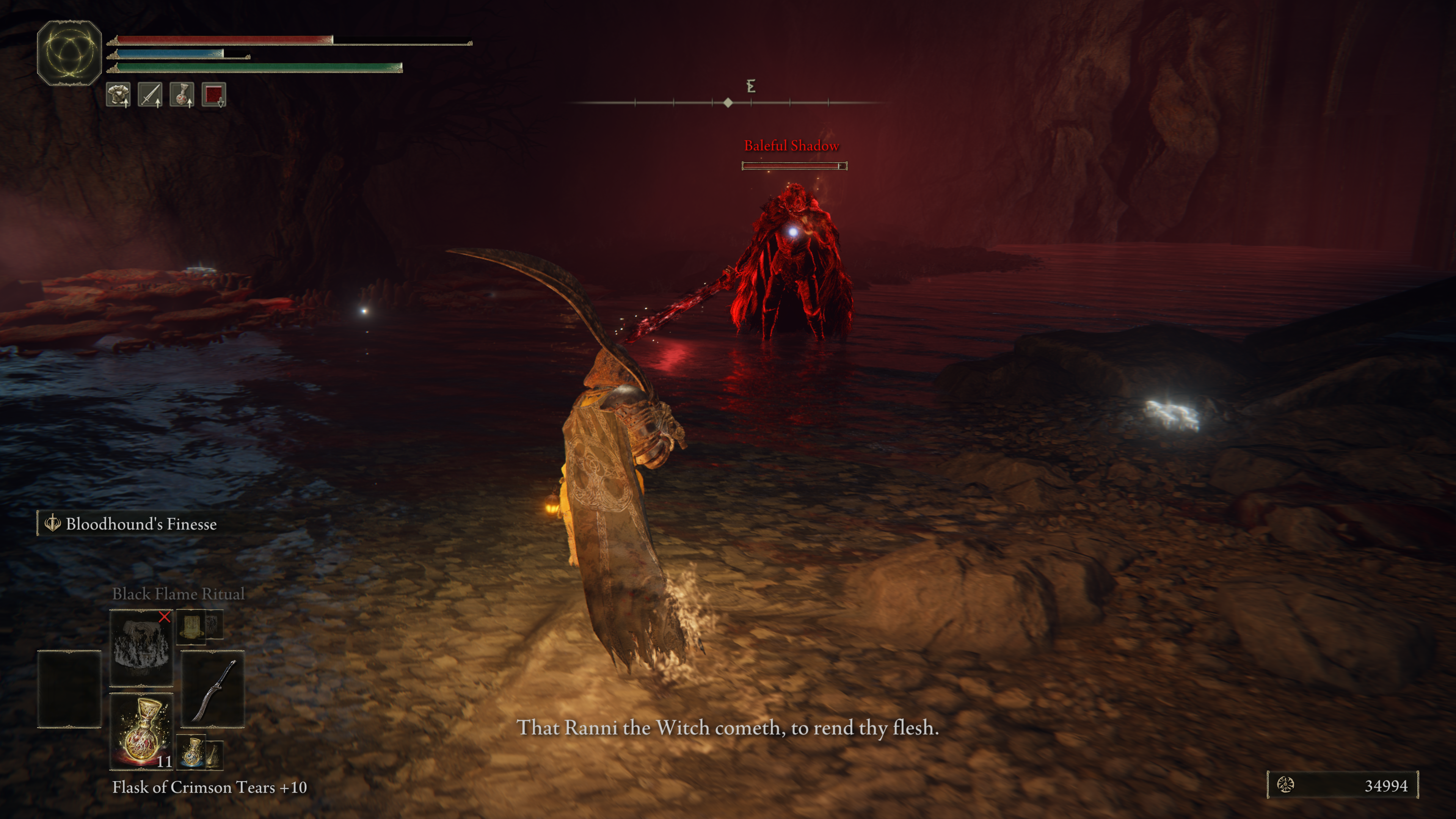
Task: Inspect the flask buff status icon
Action: tap(182, 94)
